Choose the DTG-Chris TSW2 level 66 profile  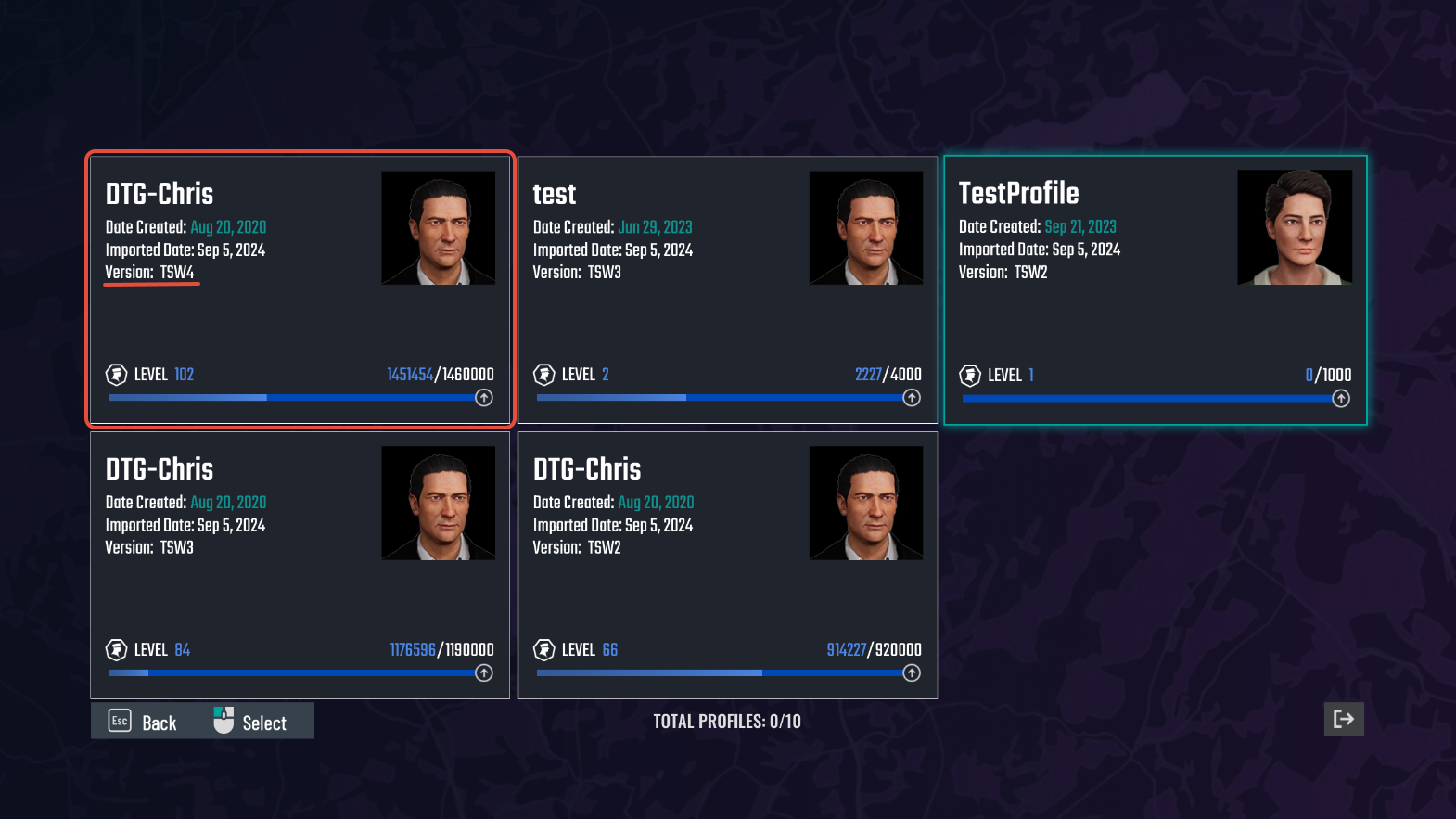click(727, 566)
